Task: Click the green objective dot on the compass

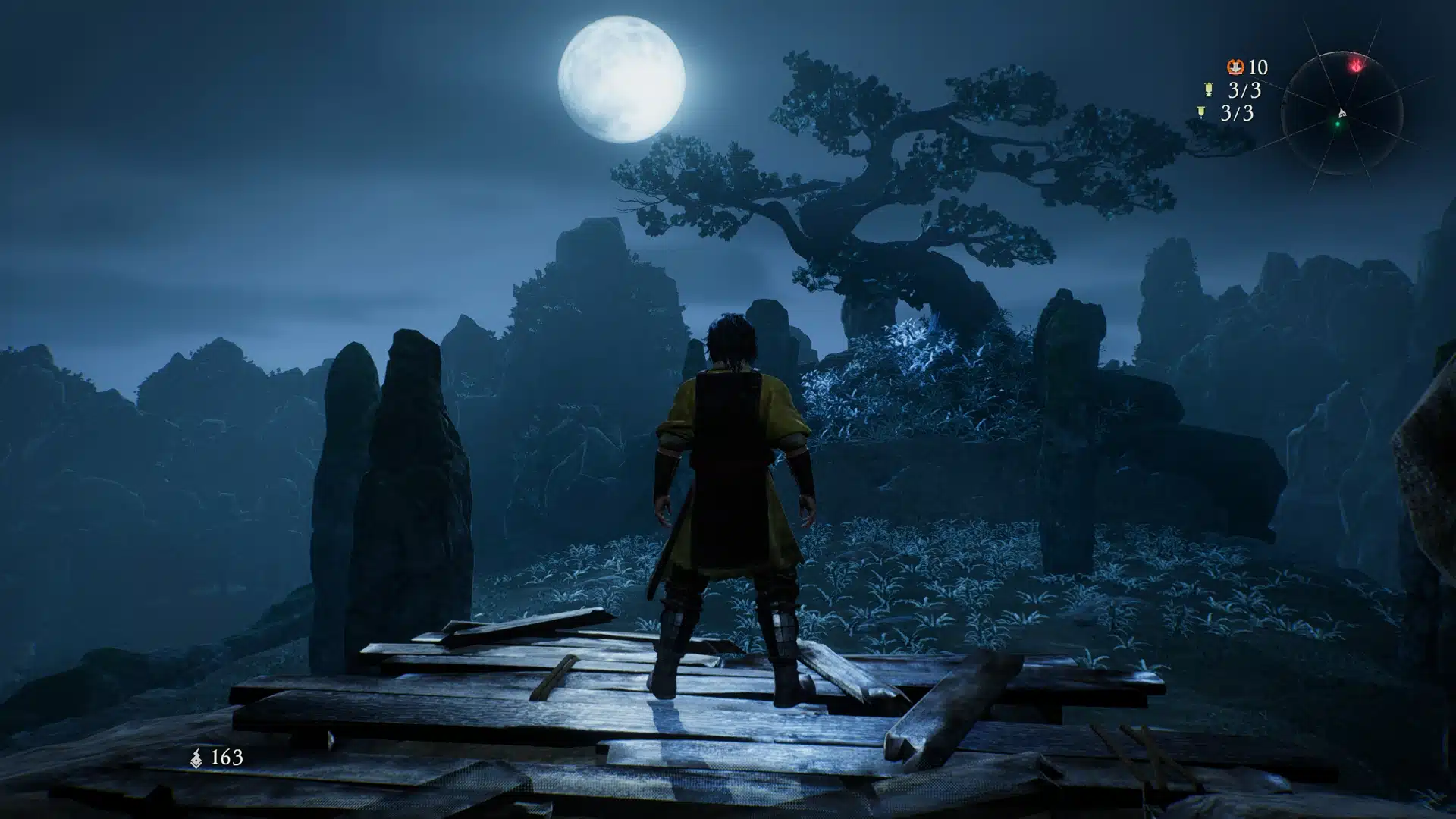Action: coord(1336,123)
